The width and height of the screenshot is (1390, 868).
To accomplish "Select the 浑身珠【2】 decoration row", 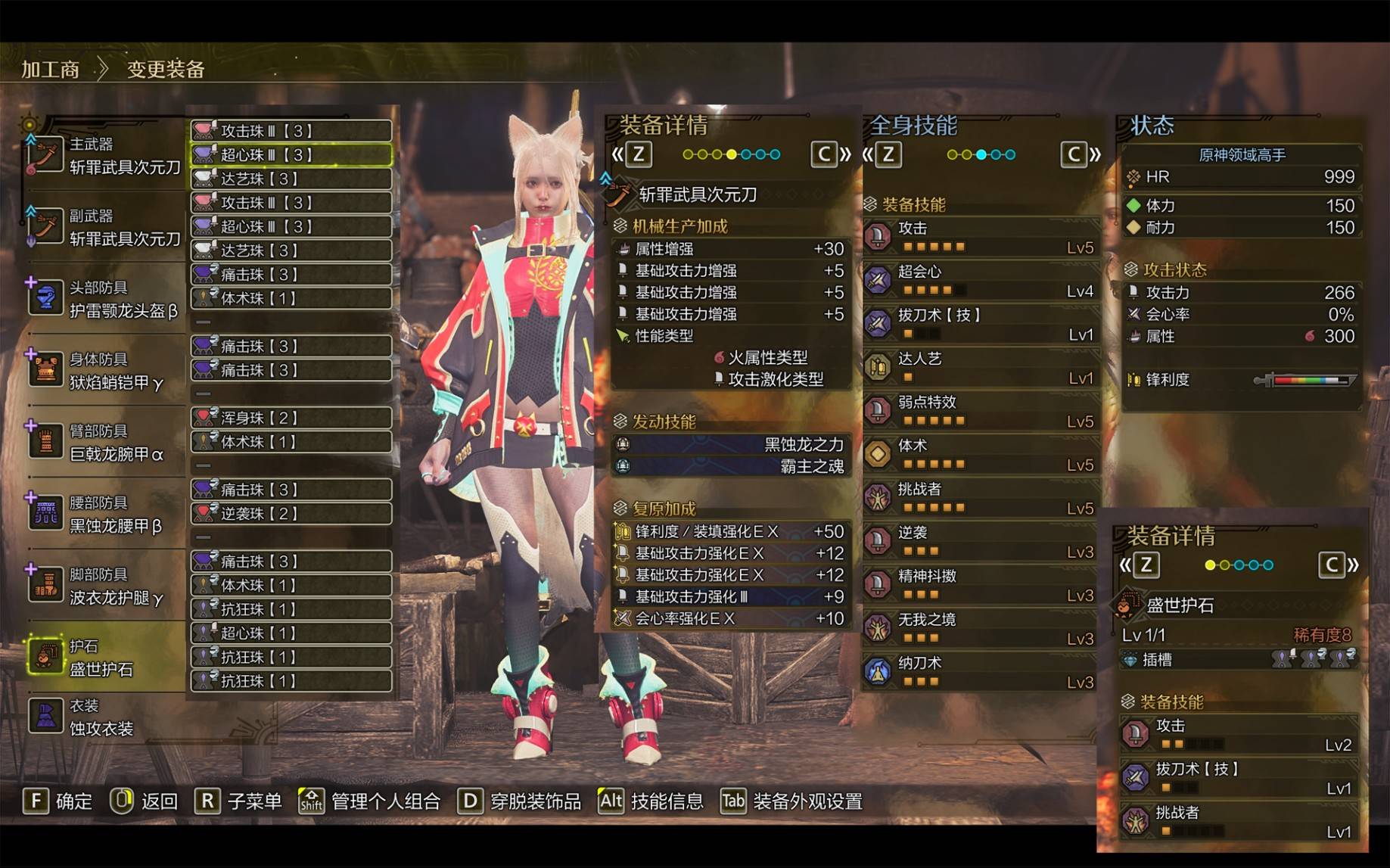I will click(x=291, y=418).
